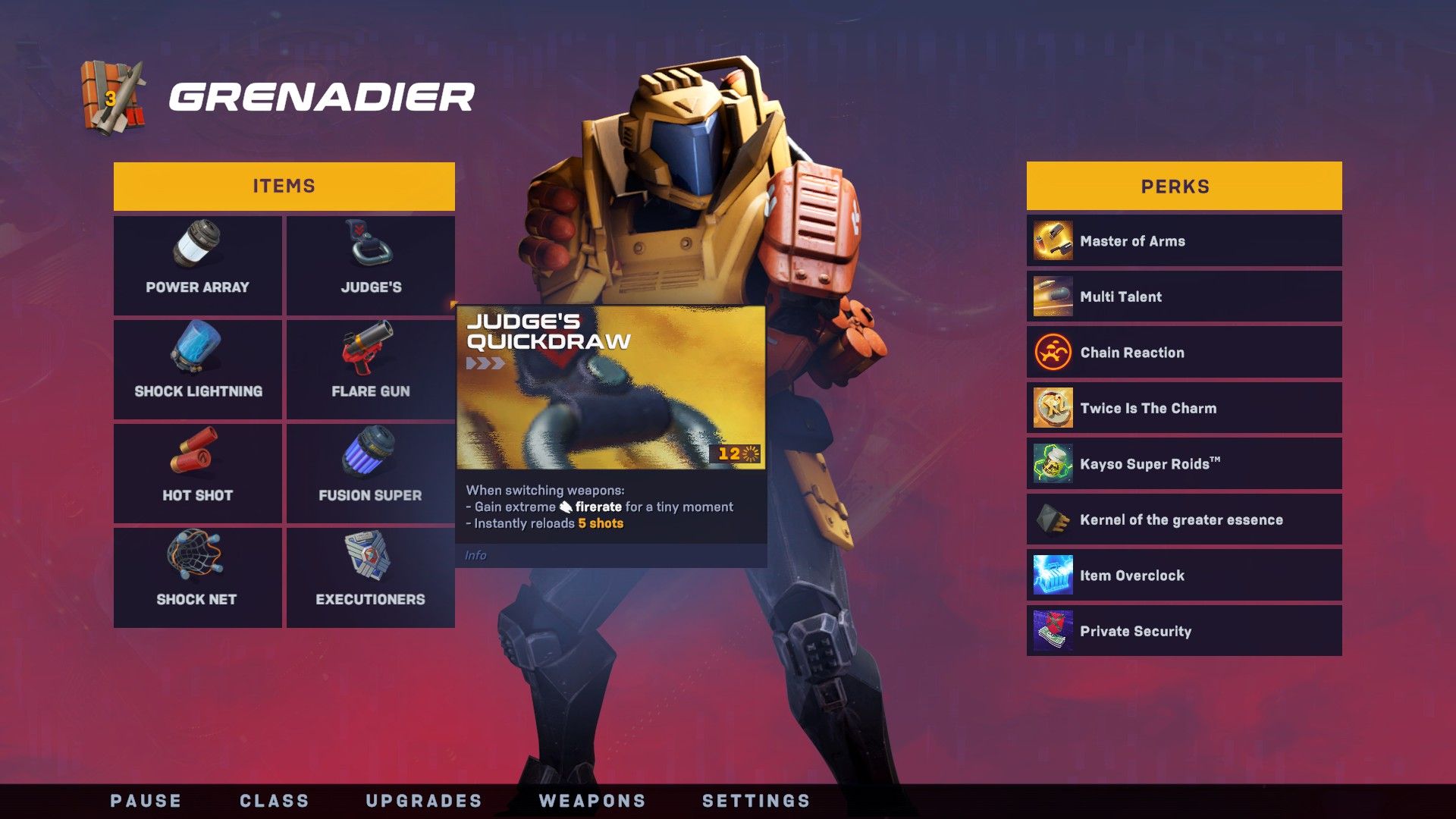View the Kayso Super Roids perk

[x=1184, y=464]
